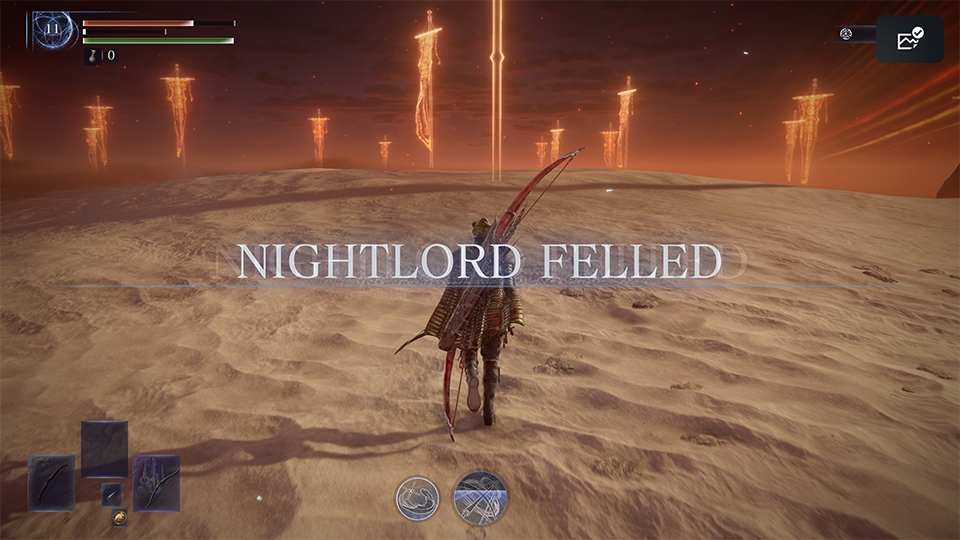960x540 pixels.
Task: Click the empty top equipment slot
Action: [104, 449]
